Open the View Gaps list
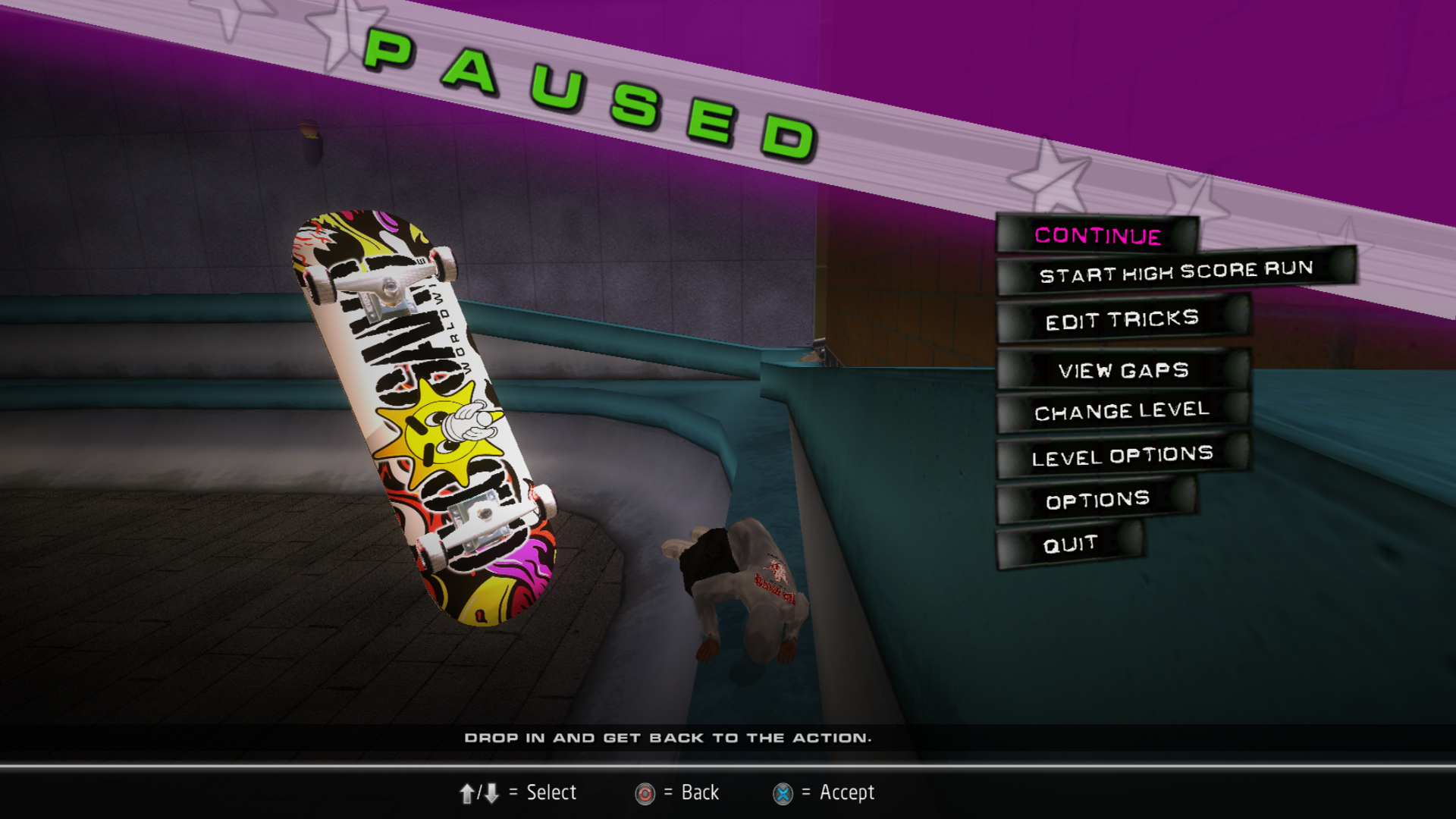Viewport: 1456px width, 819px height. [x=1123, y=370]
